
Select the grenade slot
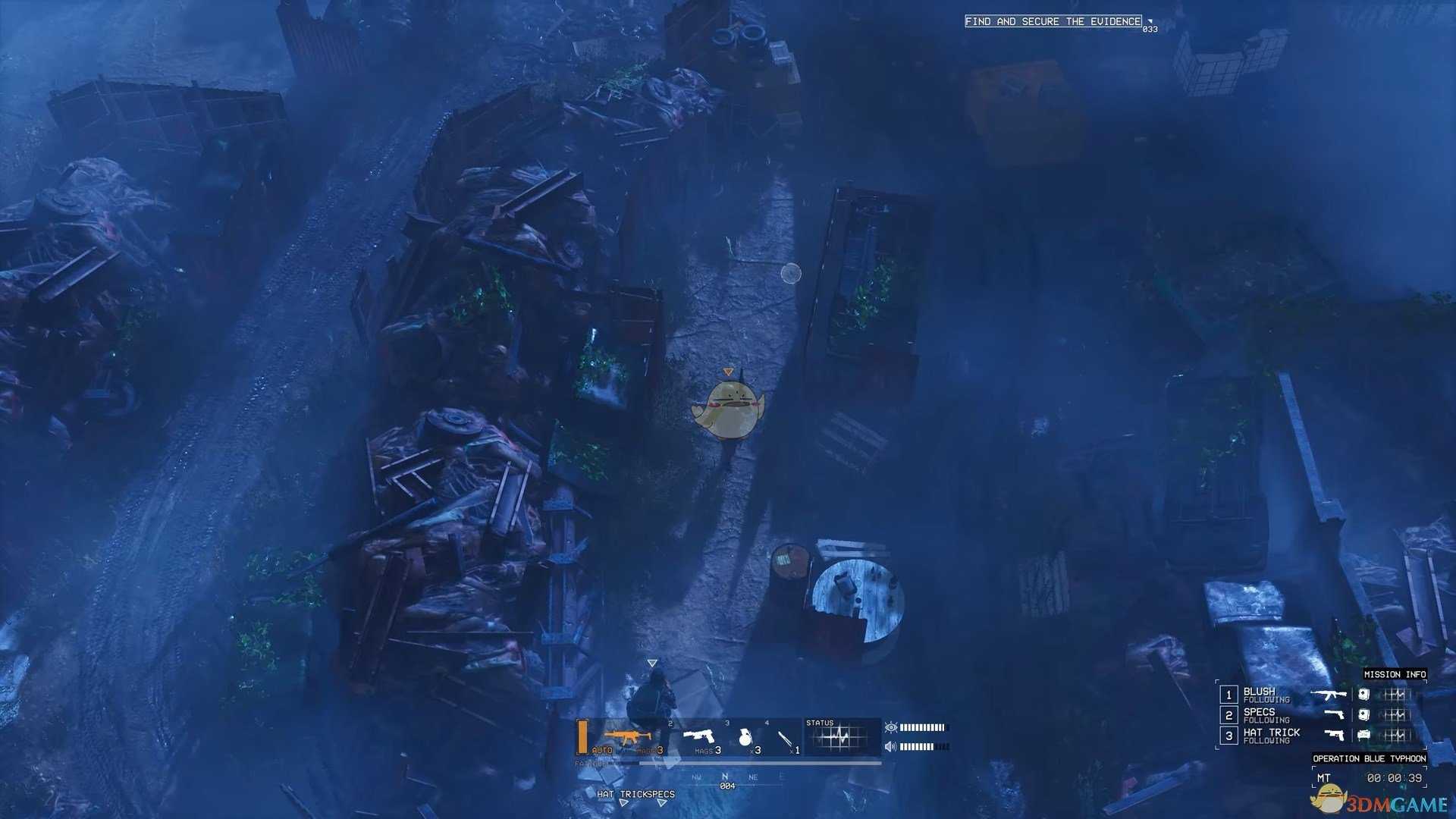(x=745, y=737)
